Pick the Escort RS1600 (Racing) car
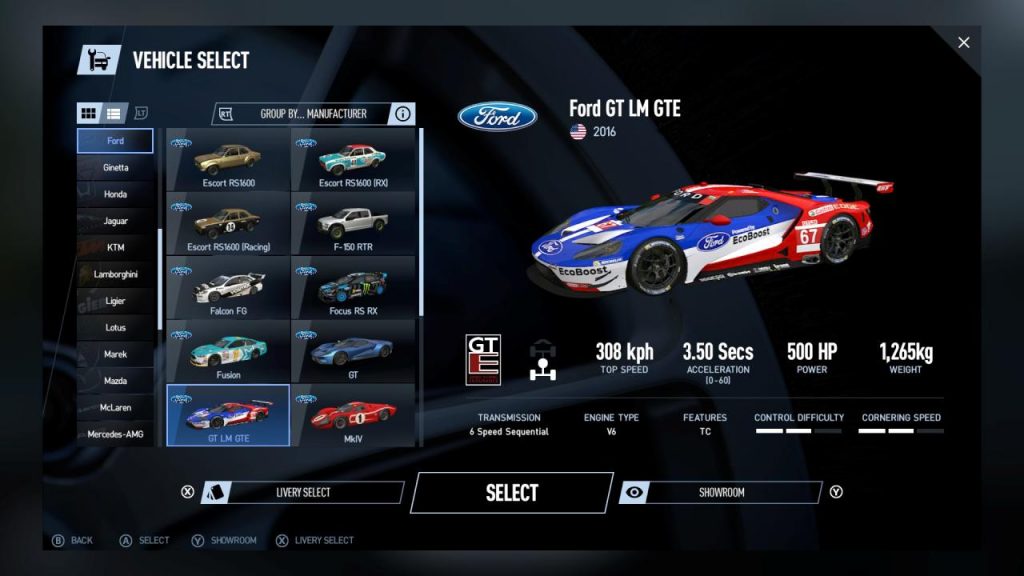This screenshot has height=576, width=1024. tap(228, 224)
